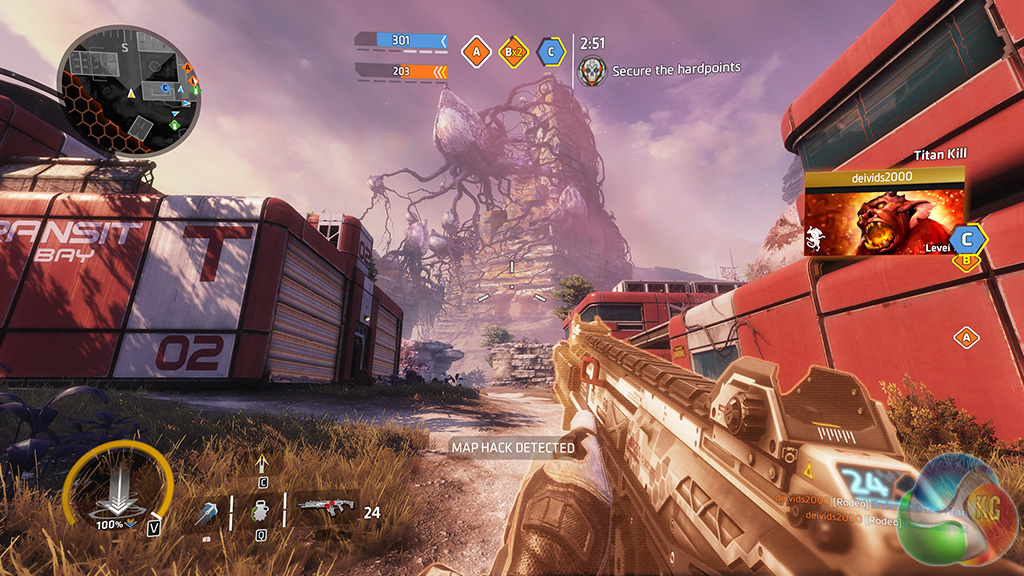Select the grenade ordnance icon
The image size is (1024, 576).
258,508
